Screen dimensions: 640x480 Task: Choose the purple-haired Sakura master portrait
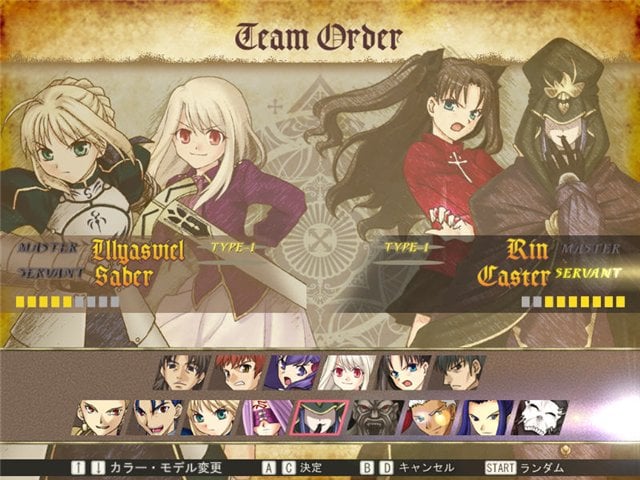pyautogui.click(x=296, y=373)
